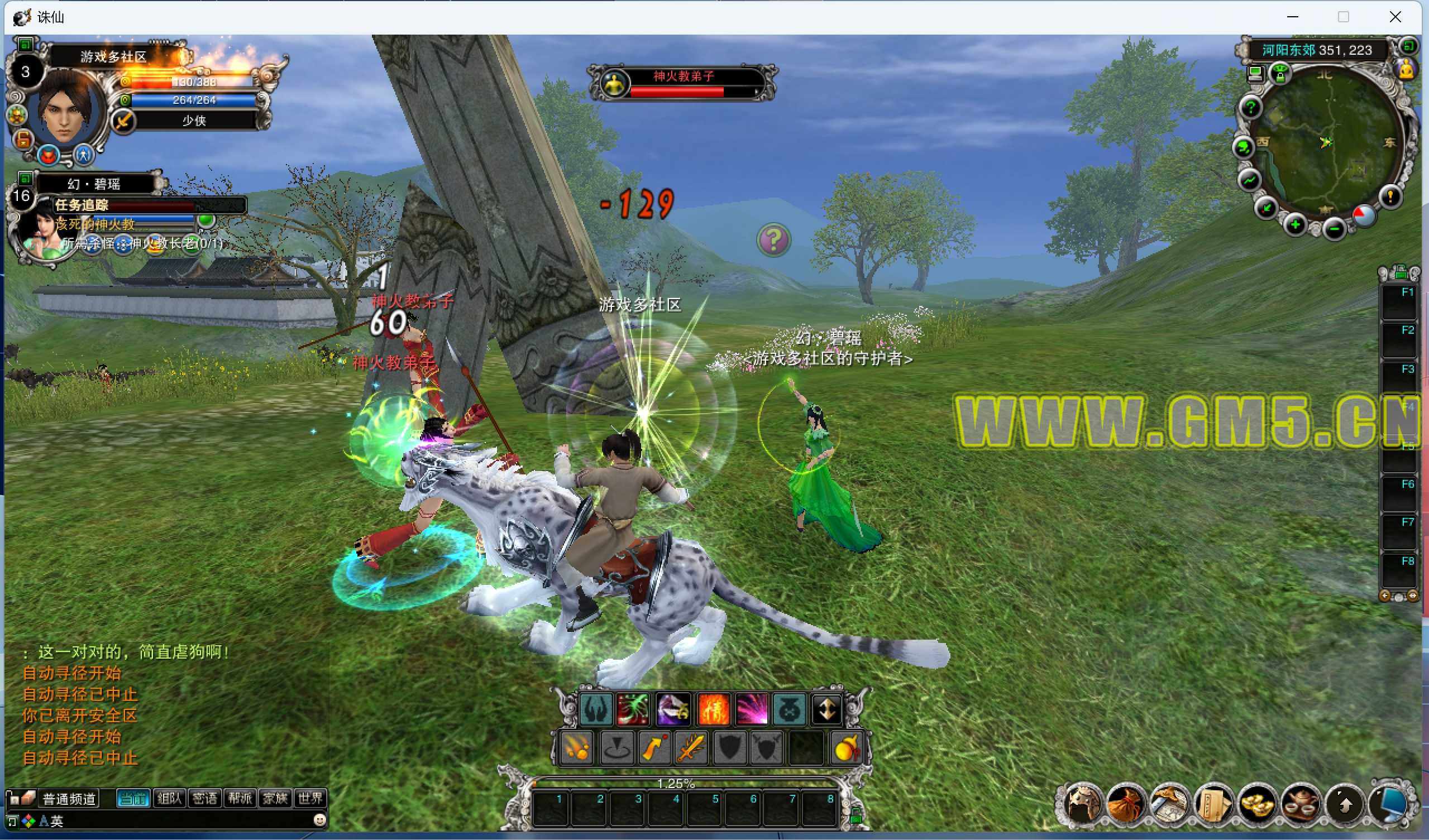Use the yellow gourd item slot
1429x840 pixels.
tap(847, 747)
